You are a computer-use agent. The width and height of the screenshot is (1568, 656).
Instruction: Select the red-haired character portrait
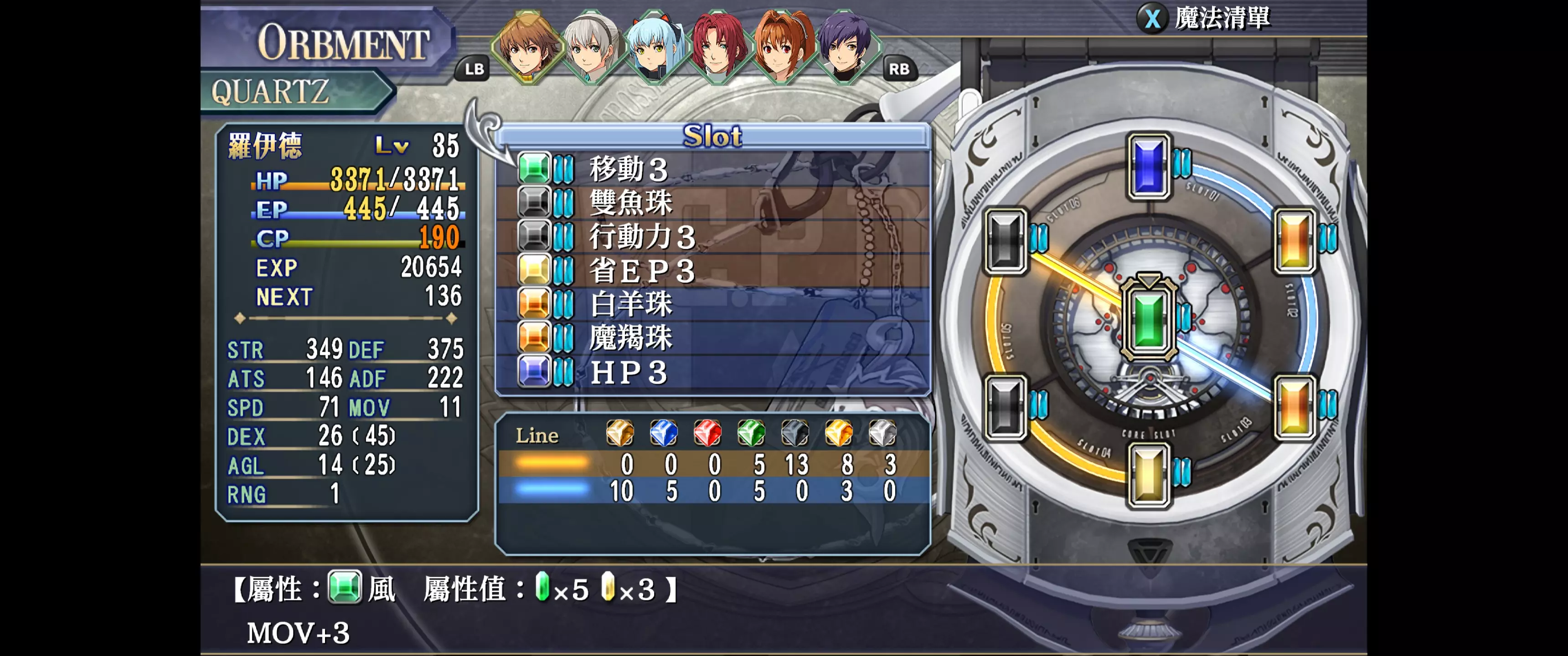point(717,47)
